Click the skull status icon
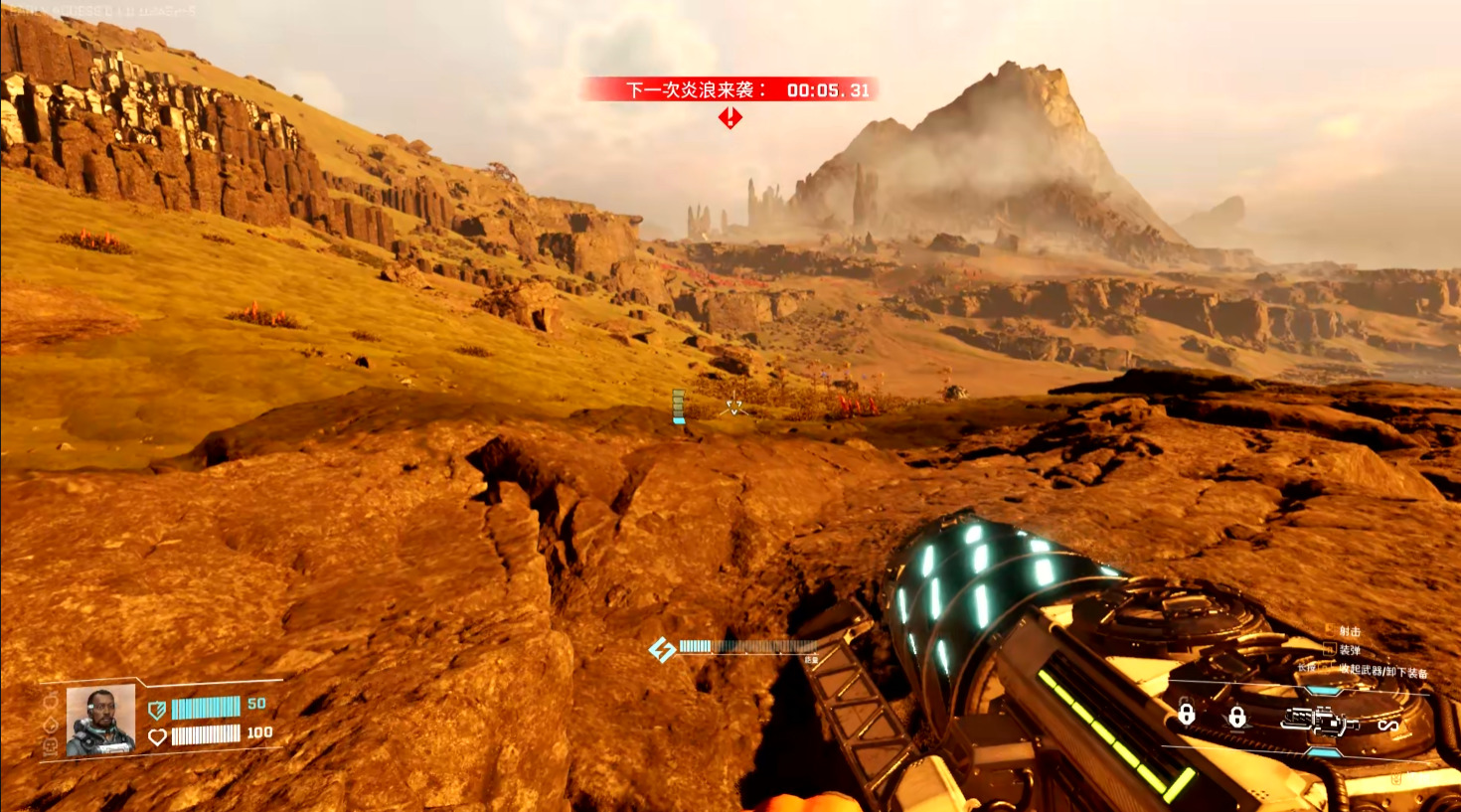 pos(51,745)
